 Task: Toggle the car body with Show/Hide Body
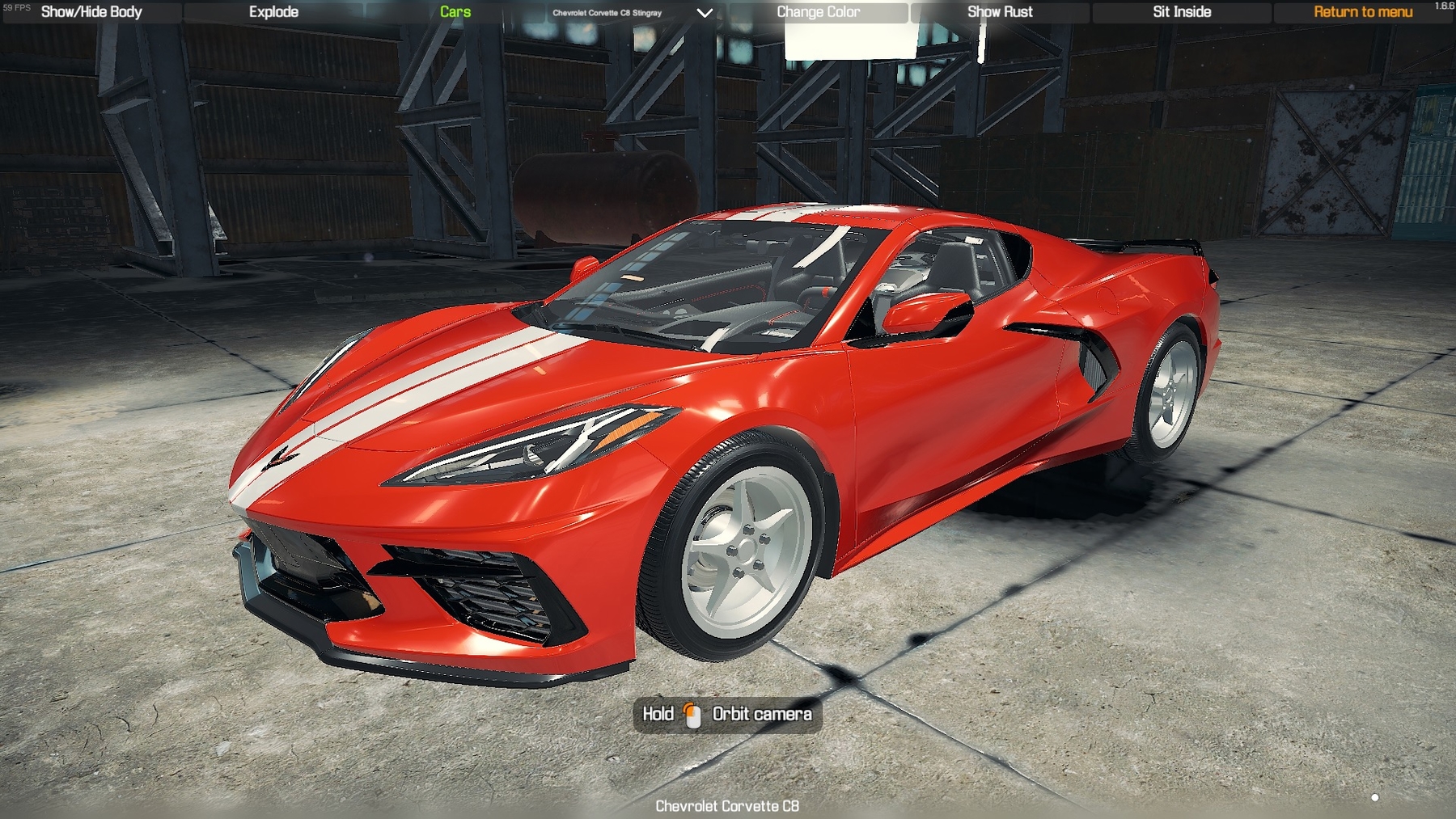click(91, 11)
